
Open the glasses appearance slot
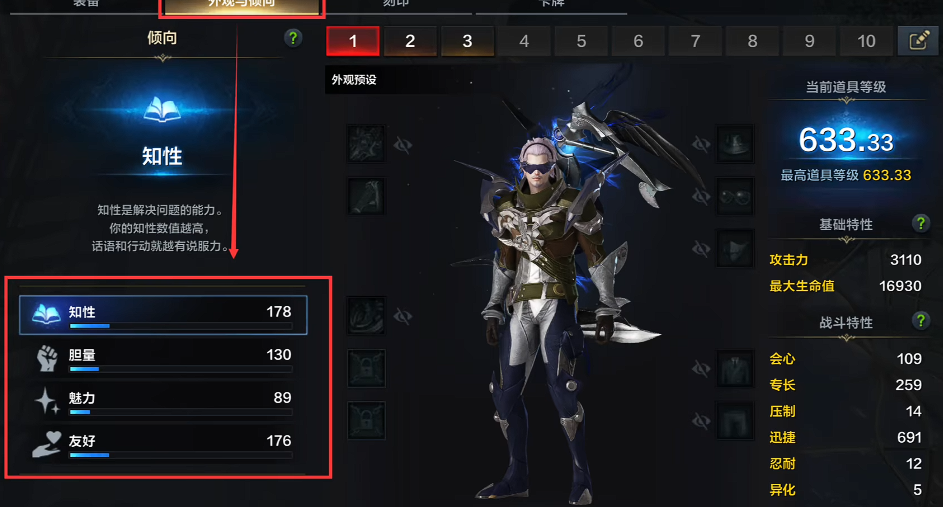737,195
